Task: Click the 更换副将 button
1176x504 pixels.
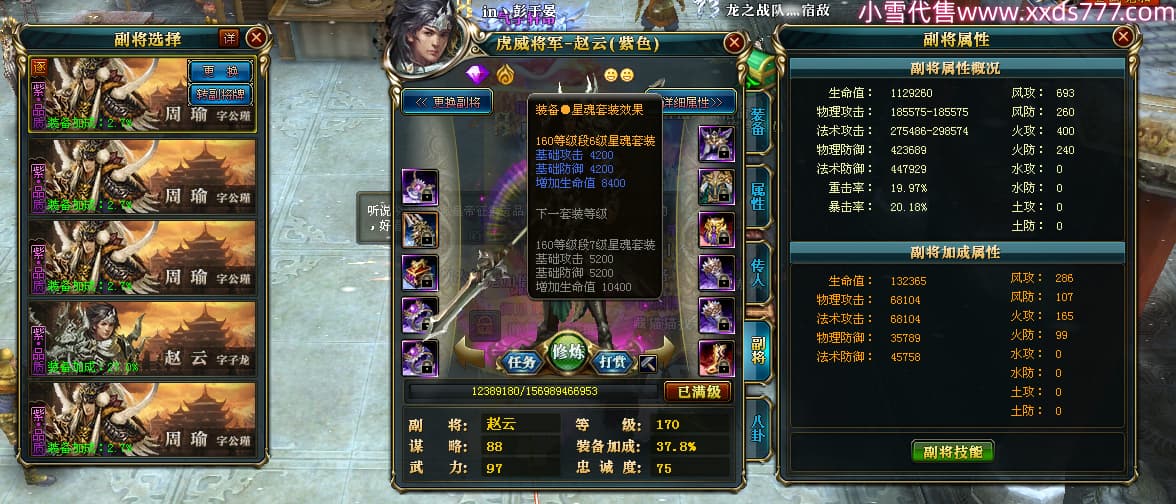Action: [x=448, y=101]
